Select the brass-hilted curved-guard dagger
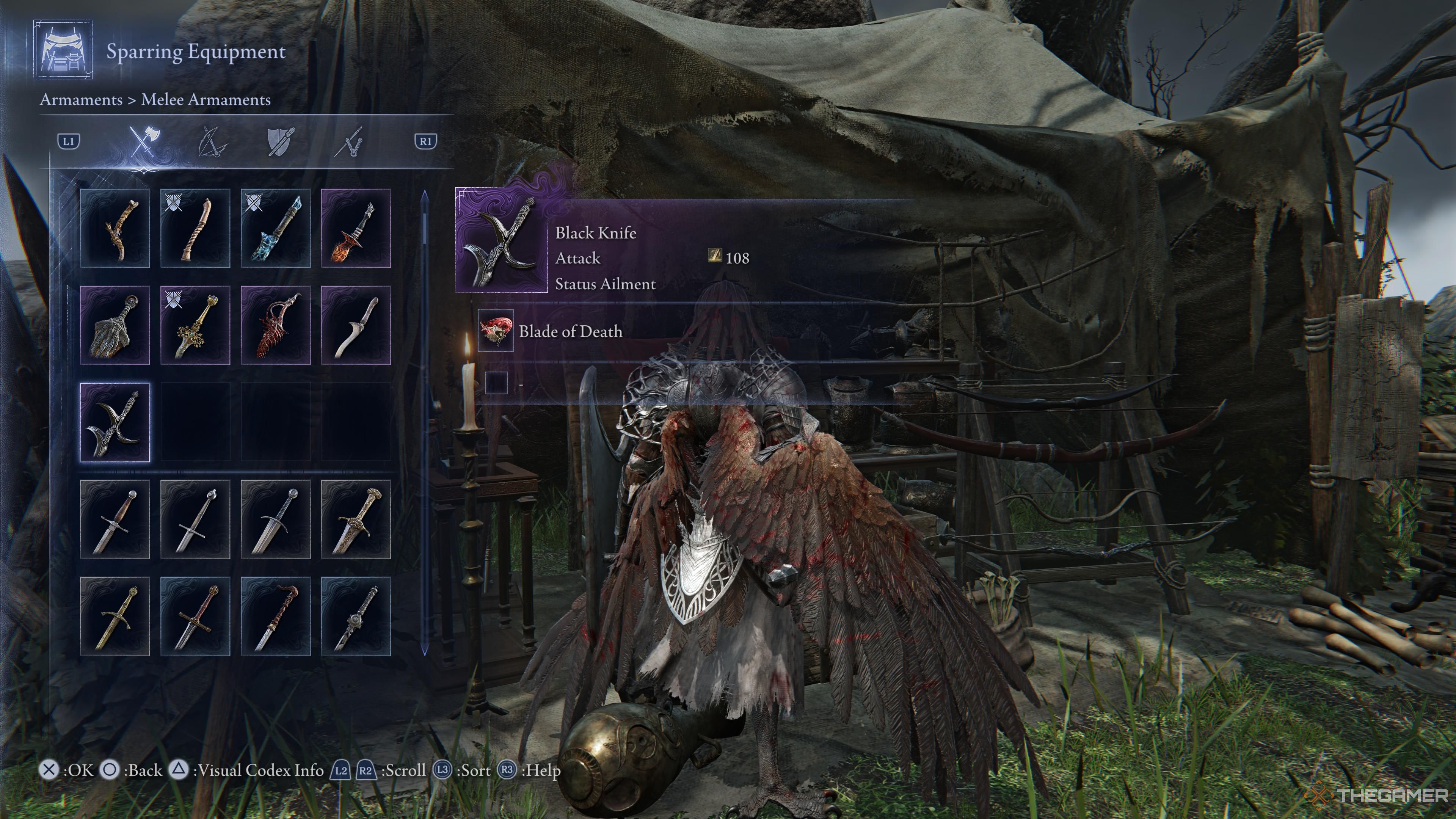 click(x=115, y=617)
